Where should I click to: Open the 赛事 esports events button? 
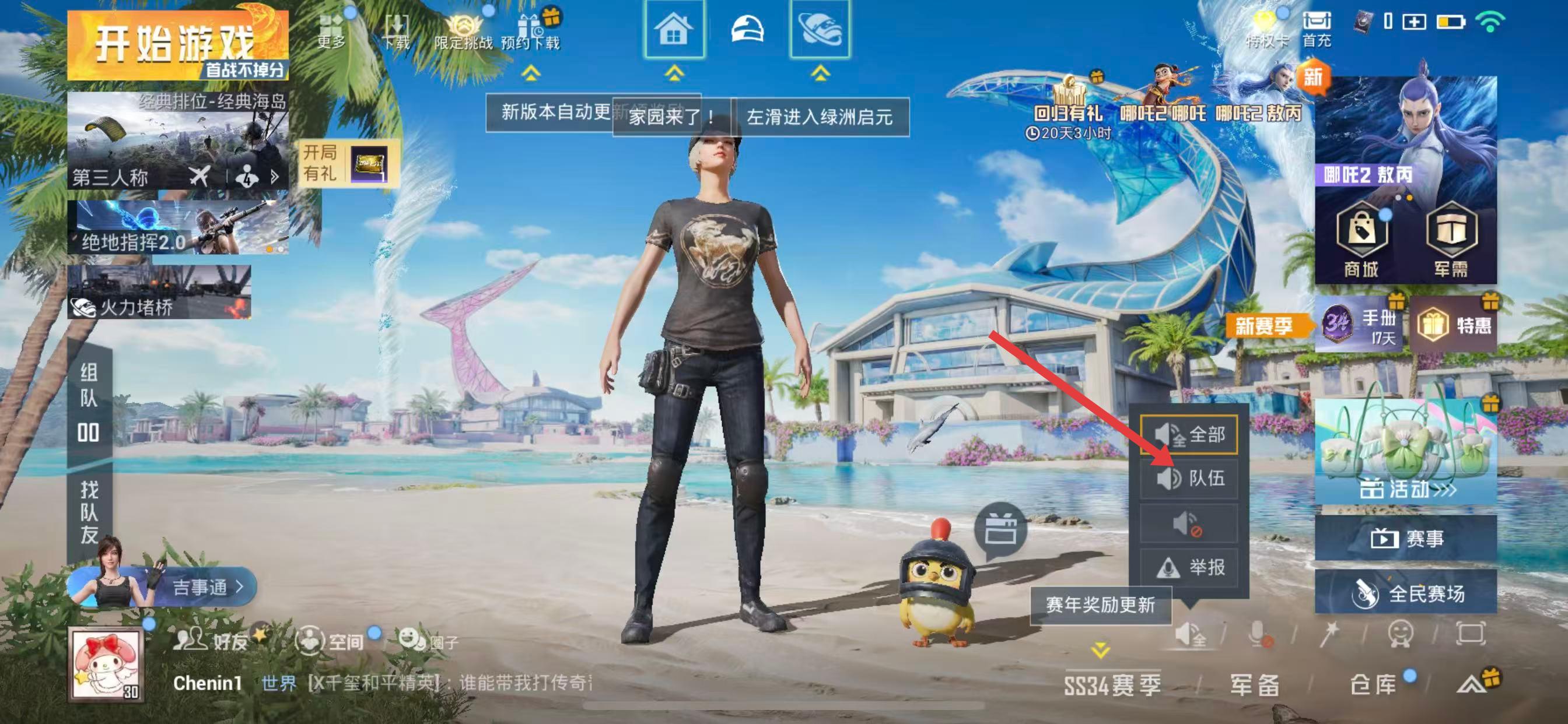(x=1406, y=539)
